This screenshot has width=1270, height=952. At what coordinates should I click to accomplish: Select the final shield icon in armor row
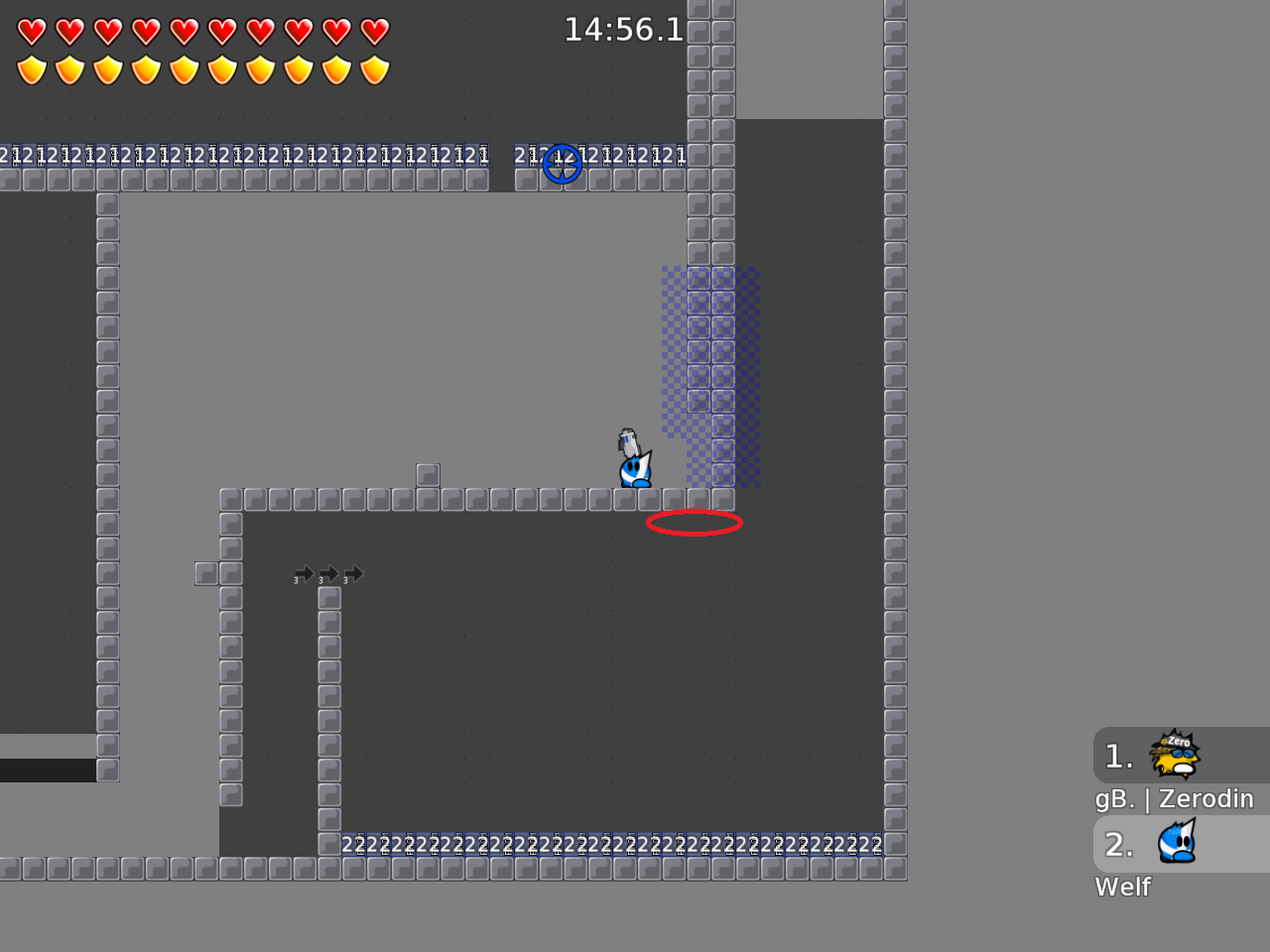pos(376,69)
